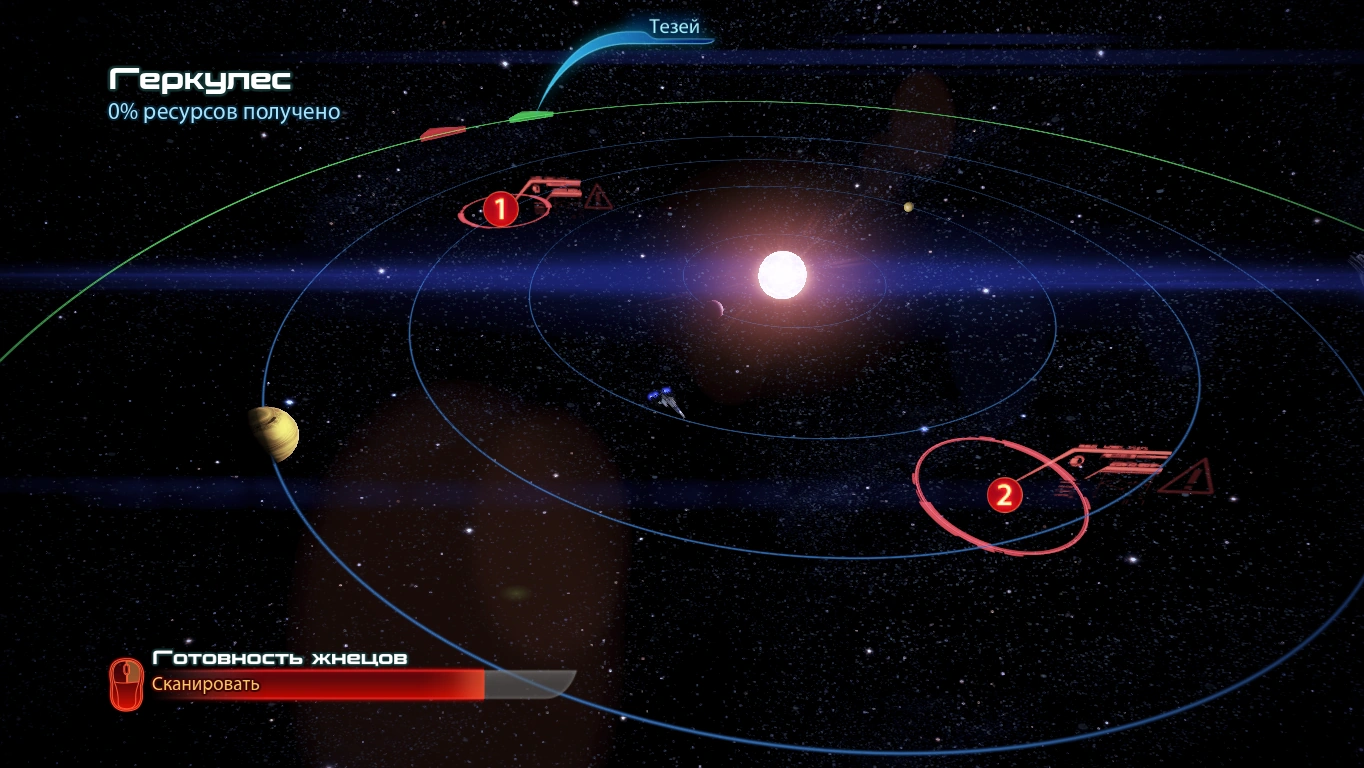This screenshot has width=1364, height=768.
Task: Select the Тезей system label
Action: (x=674, y=28)
